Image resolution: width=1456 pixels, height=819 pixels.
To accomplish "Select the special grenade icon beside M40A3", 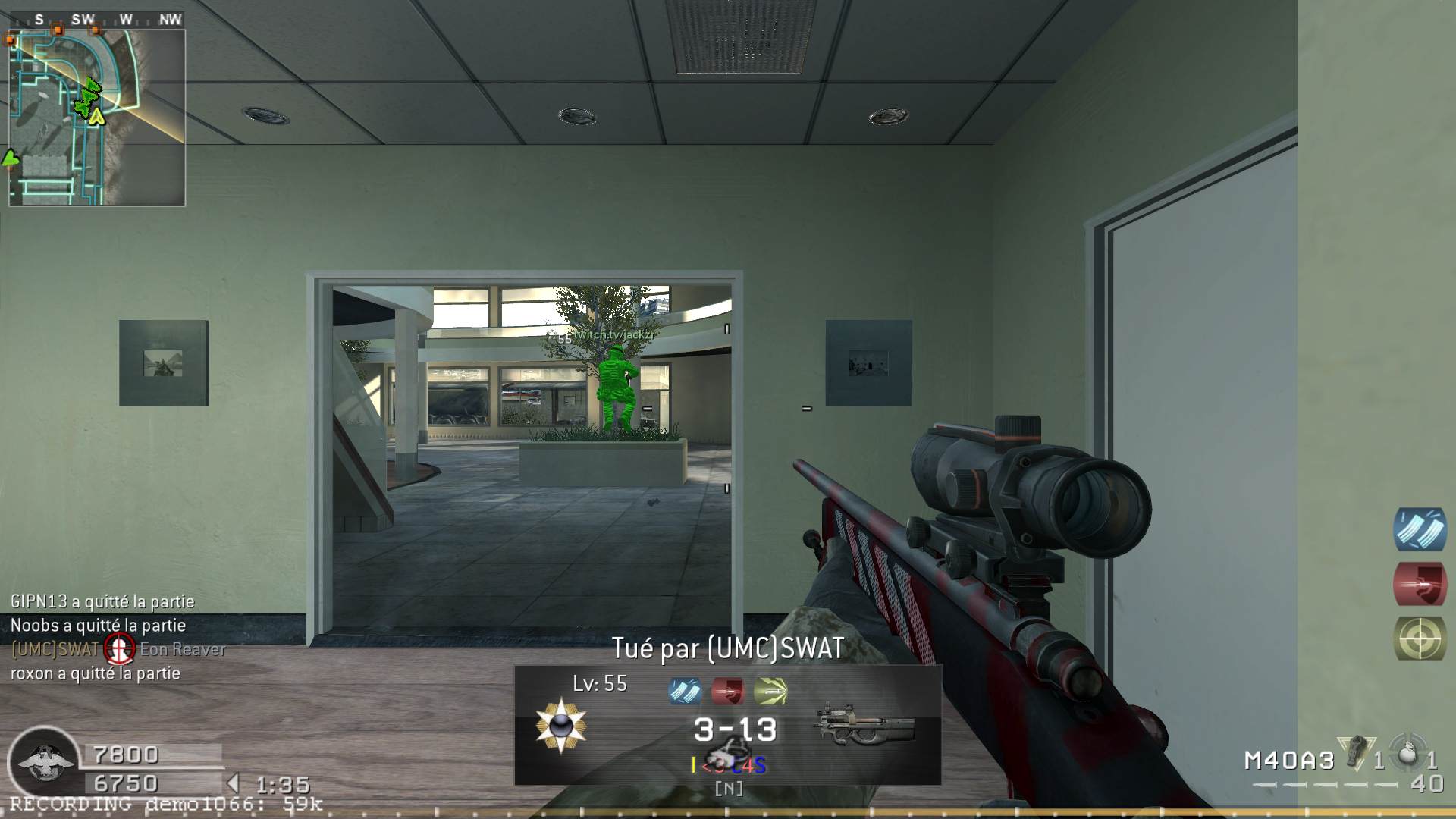I will point(1355,752).
